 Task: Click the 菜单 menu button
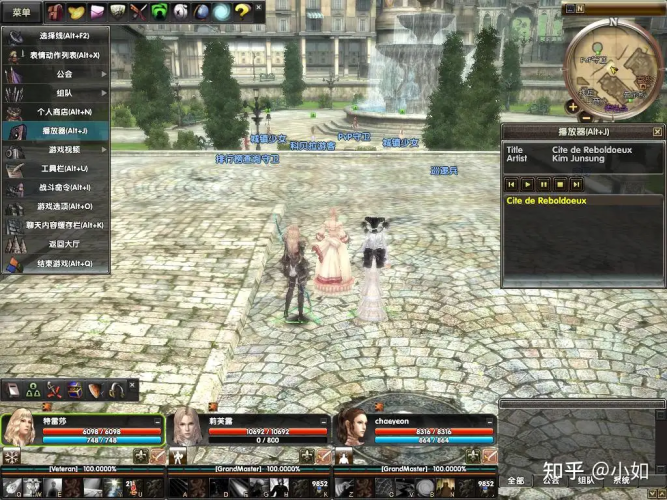(20, 12)
